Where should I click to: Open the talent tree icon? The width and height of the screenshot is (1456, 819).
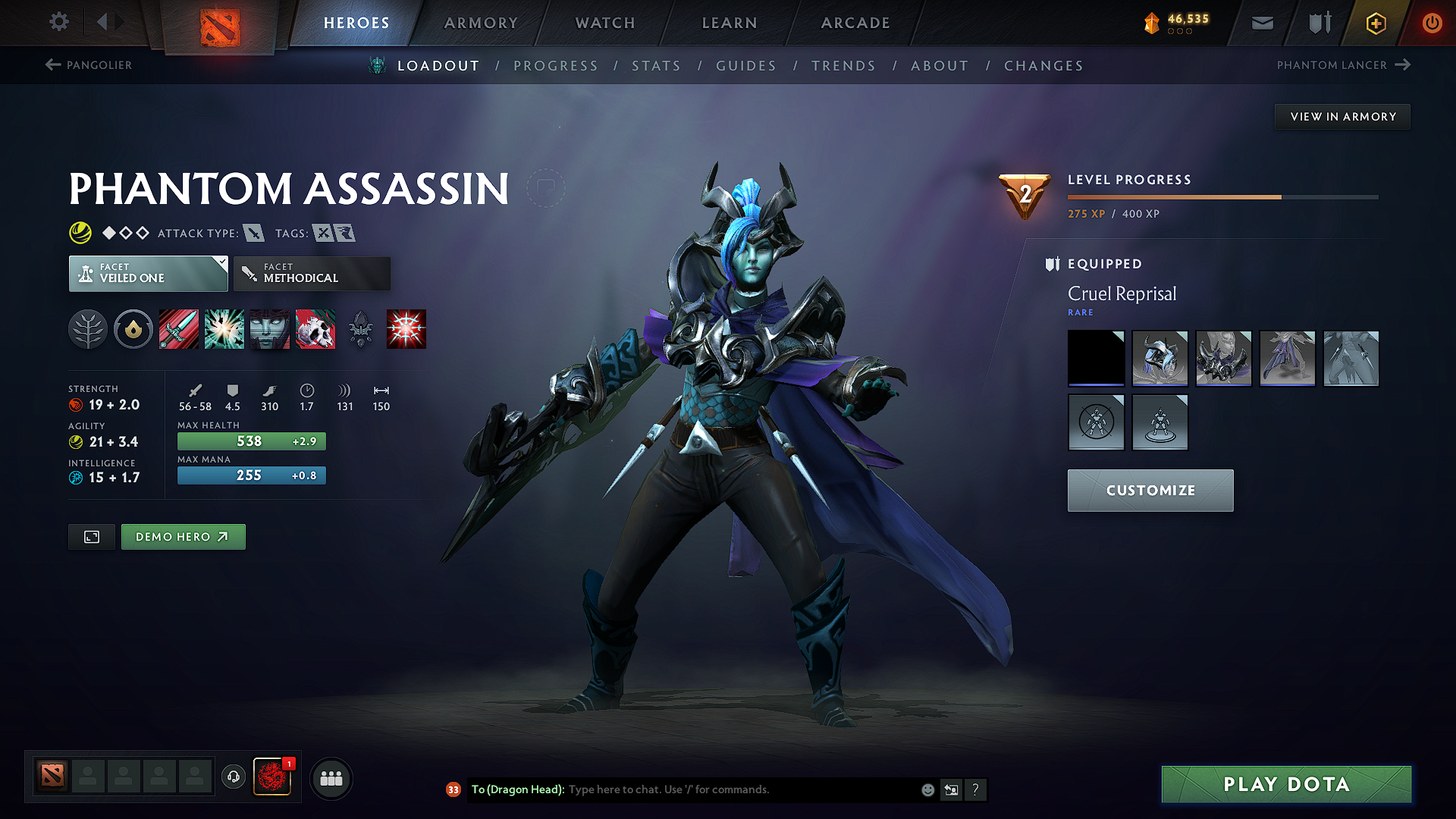(88, 328)
